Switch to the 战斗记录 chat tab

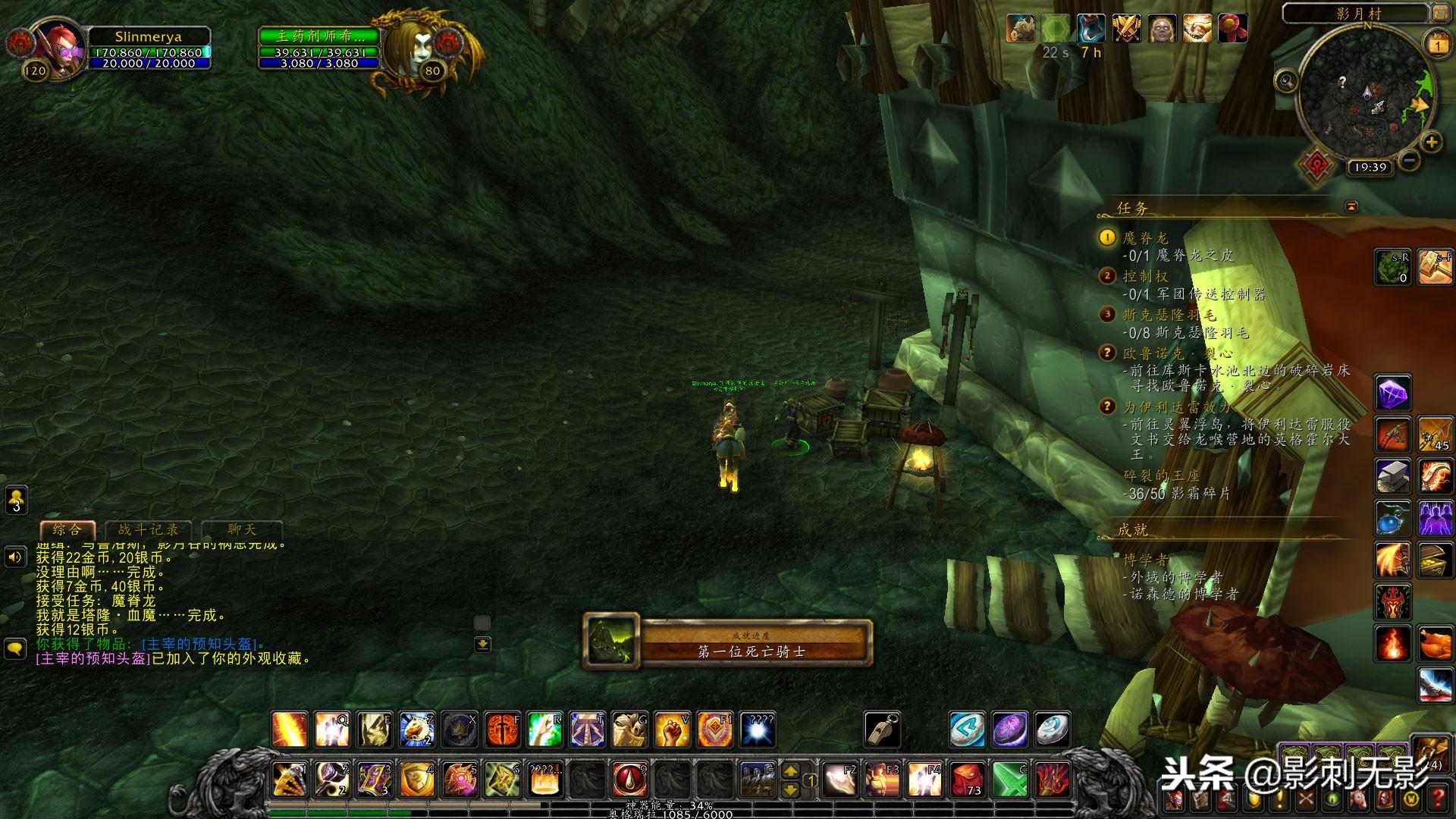149,530
